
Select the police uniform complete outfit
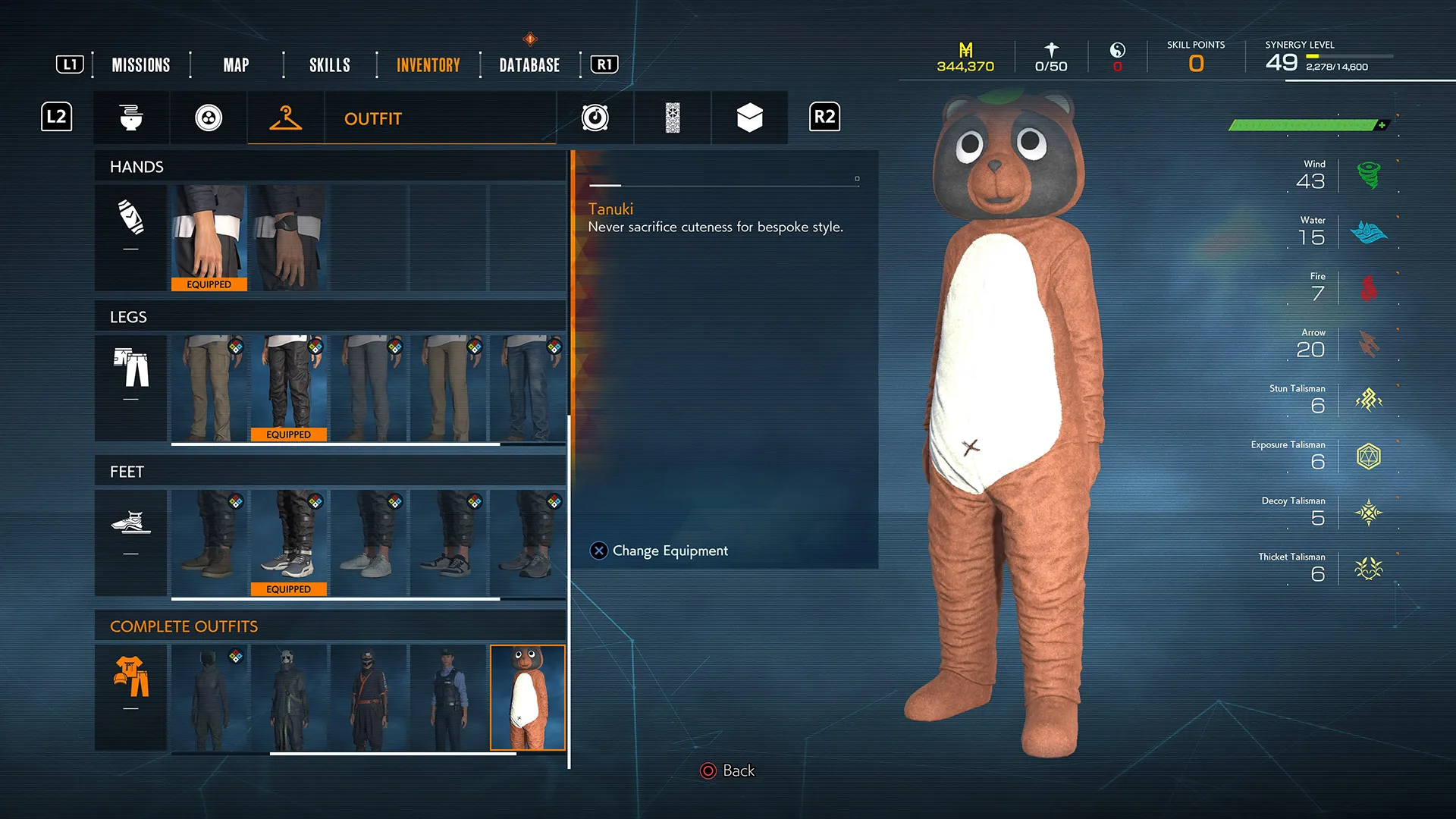pos(447,698)
